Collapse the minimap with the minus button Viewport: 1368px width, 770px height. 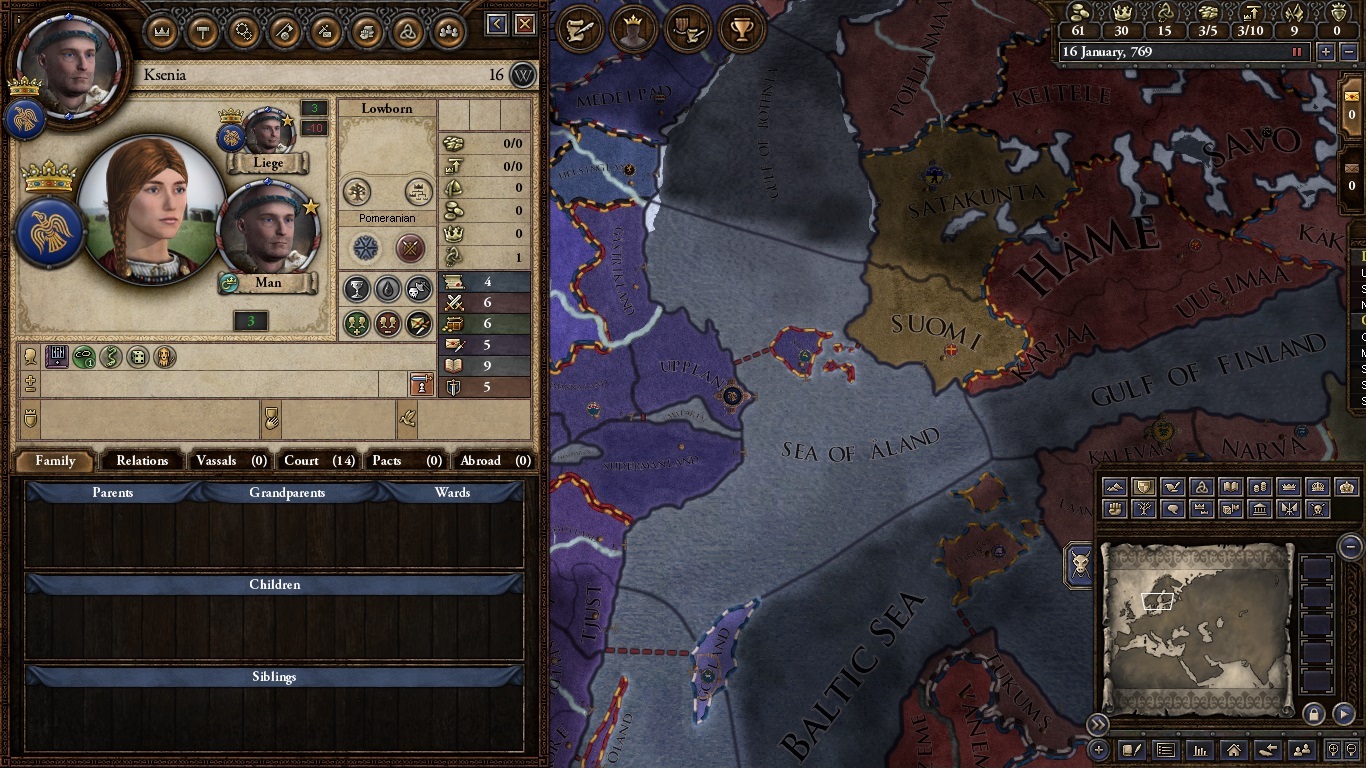pyautogui.click(x=1350, y=546)
